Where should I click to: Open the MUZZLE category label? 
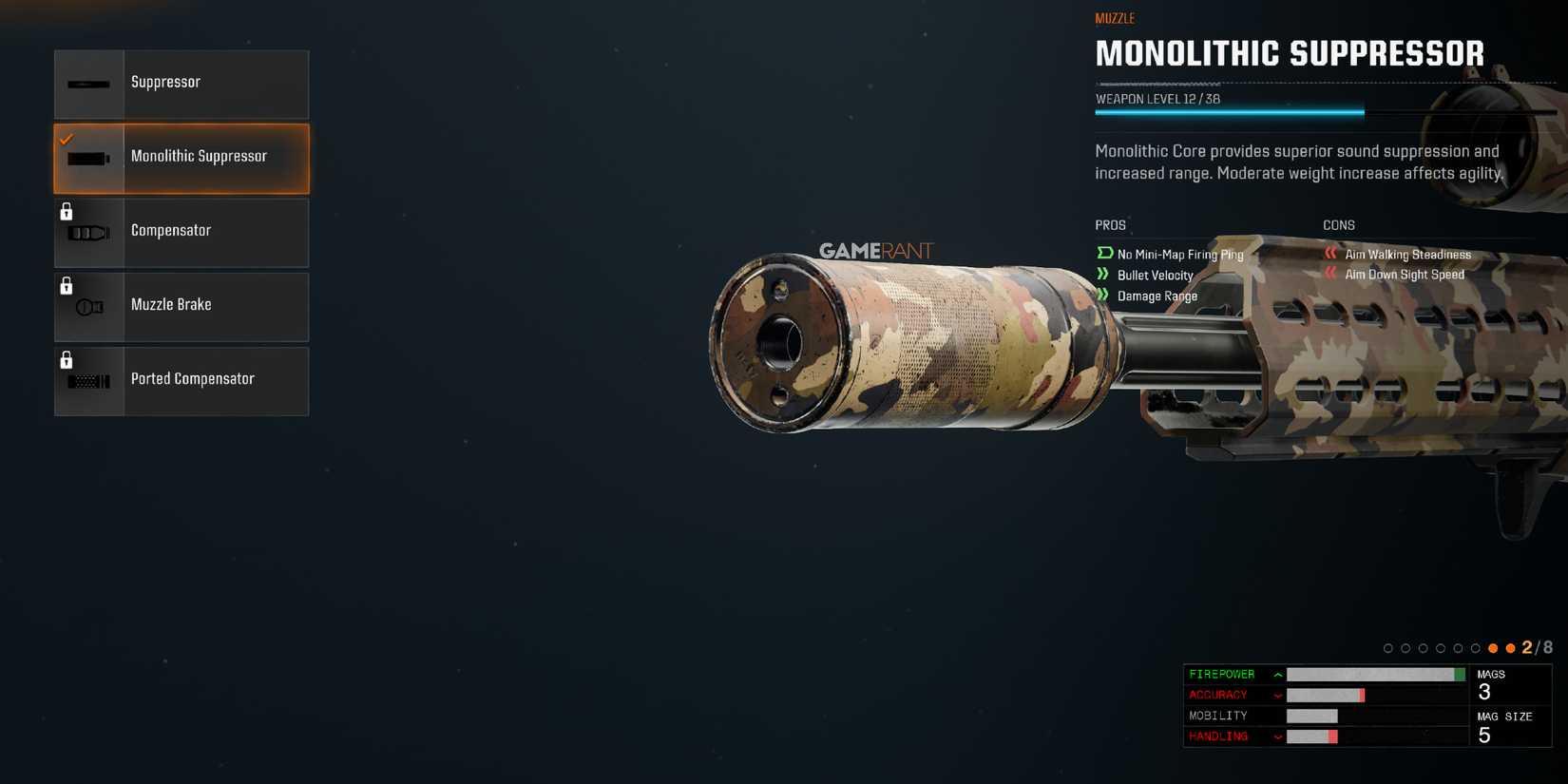(x=1115, y=17)
